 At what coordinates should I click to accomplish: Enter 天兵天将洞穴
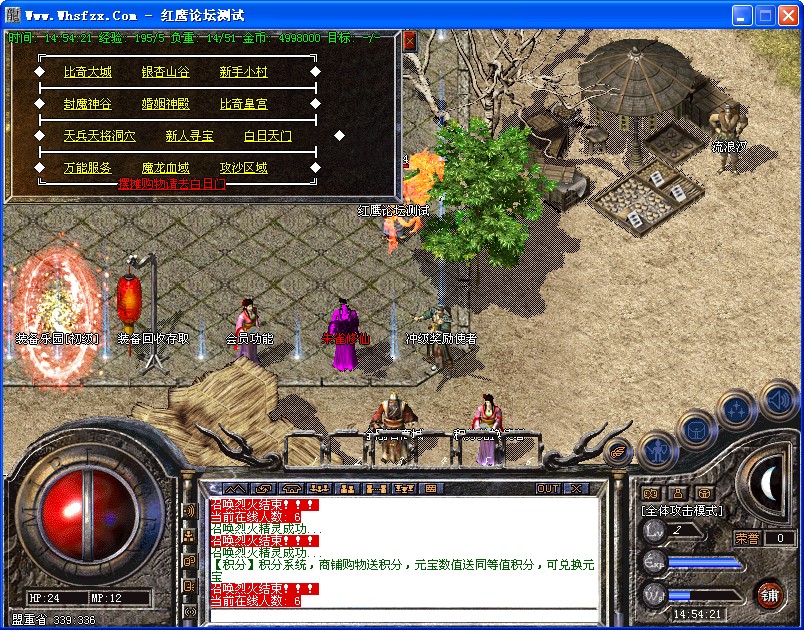pyautogui.click(x=100, y=136)
